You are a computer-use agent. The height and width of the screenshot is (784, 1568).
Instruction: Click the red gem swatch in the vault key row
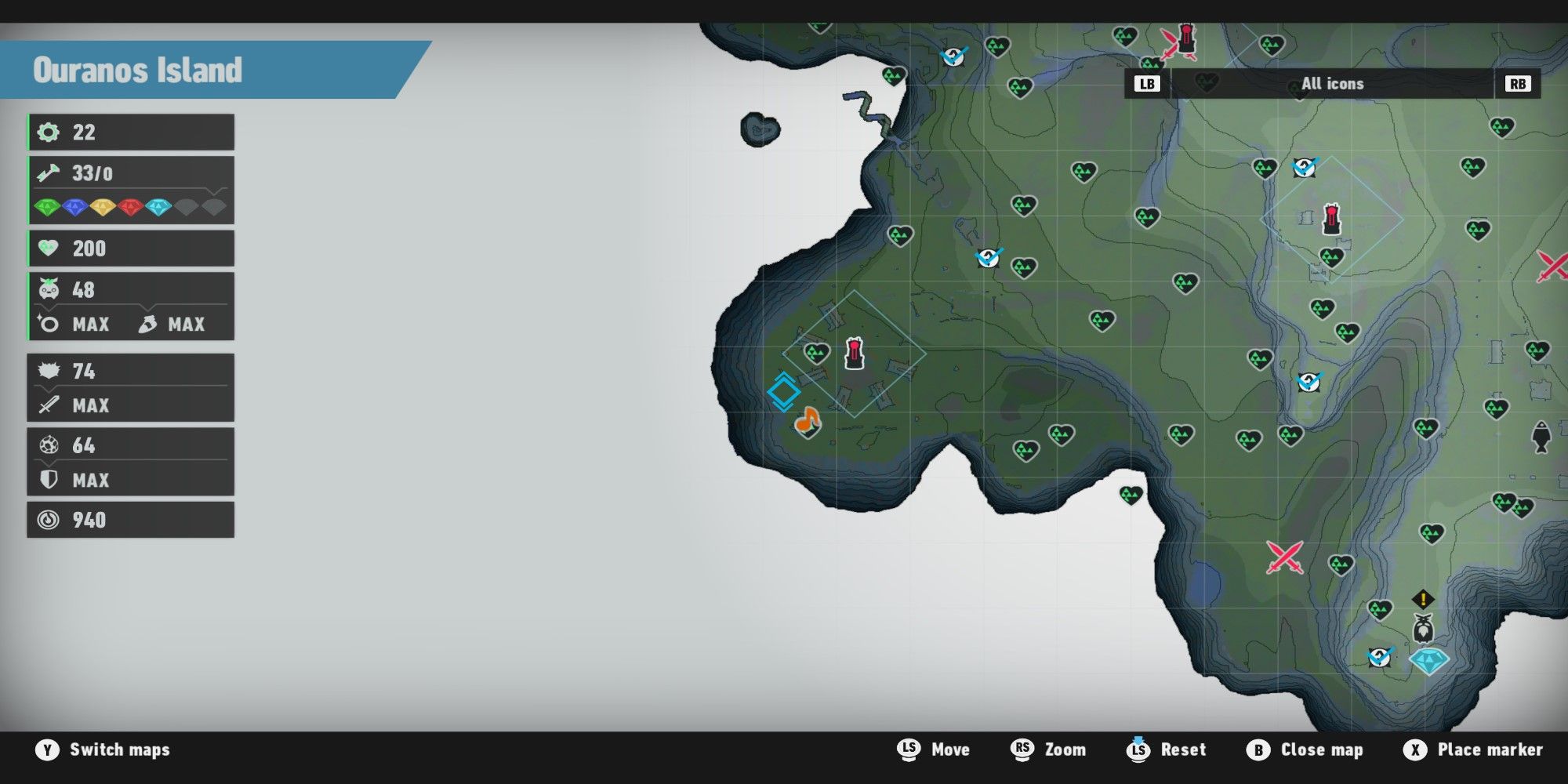click(x=132, y=206)
